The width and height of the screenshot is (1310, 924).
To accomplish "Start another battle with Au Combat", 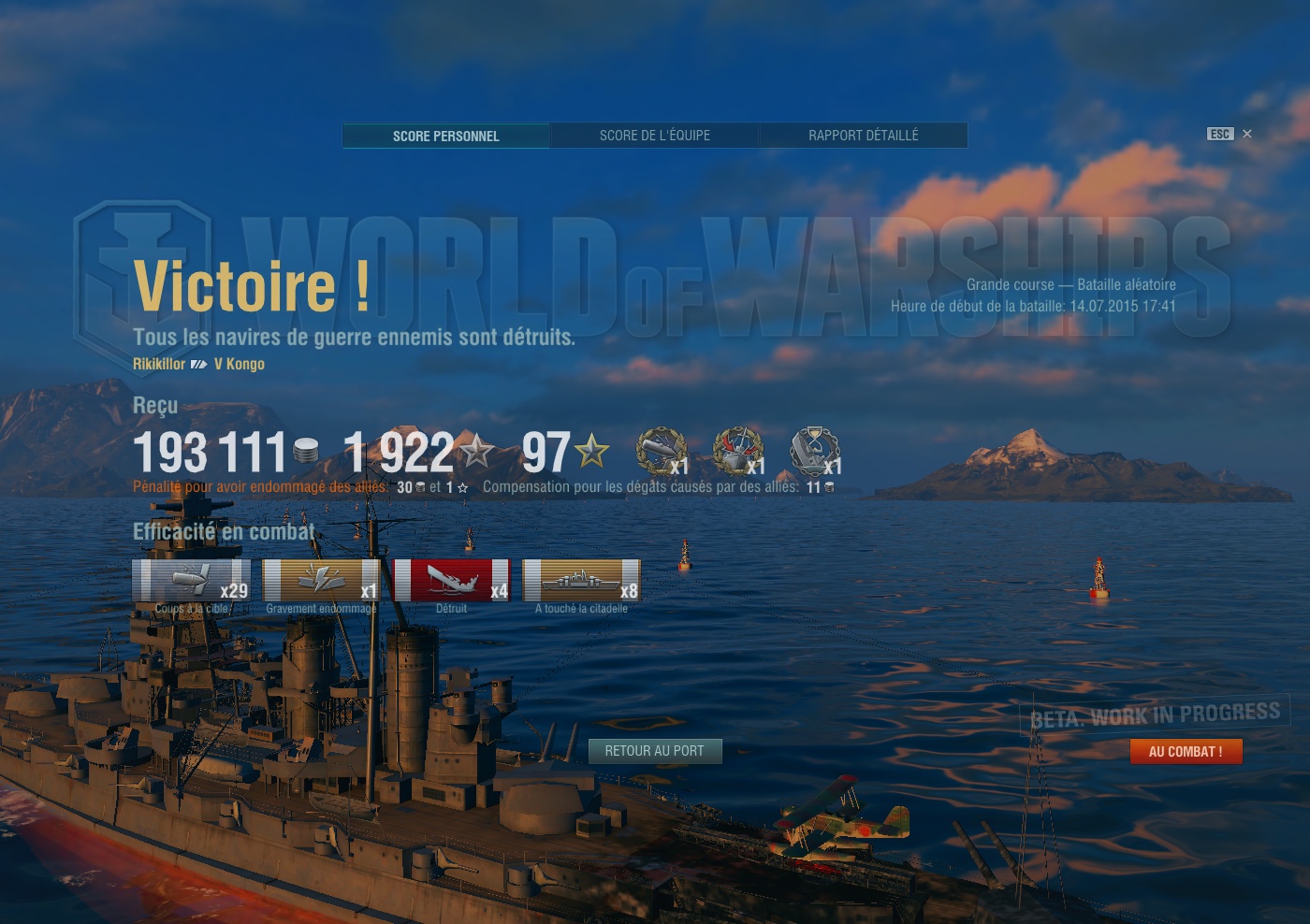I will [x=1186, y=752].
